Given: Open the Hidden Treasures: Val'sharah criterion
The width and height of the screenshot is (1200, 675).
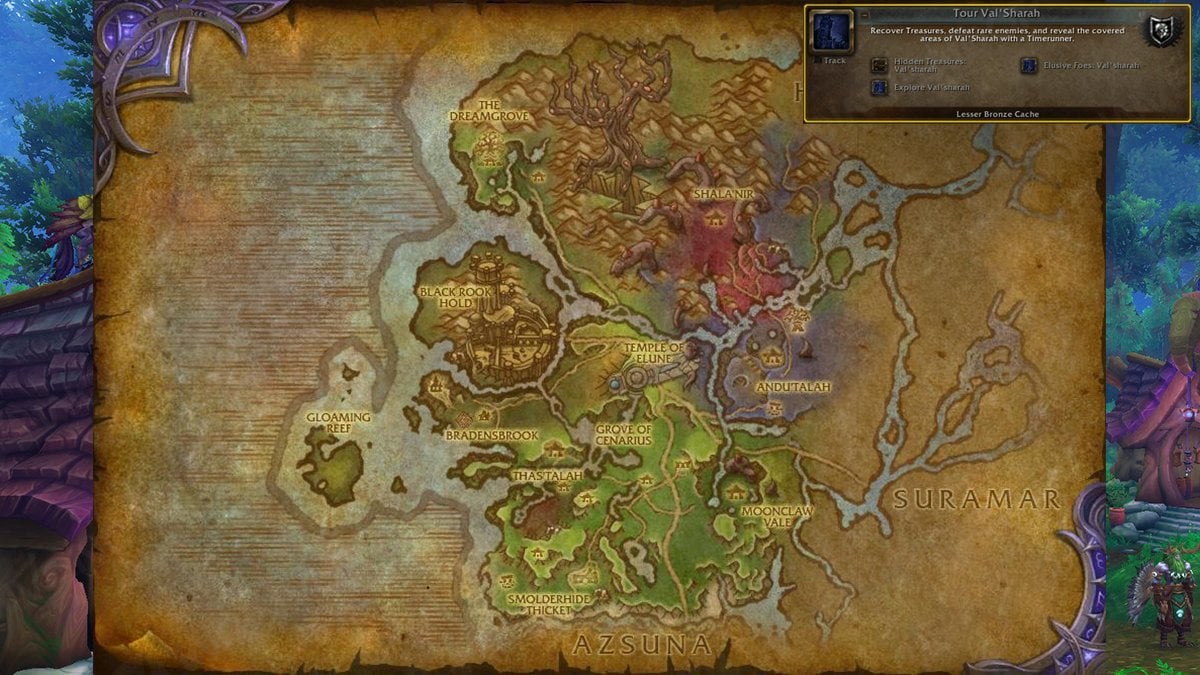Looking at the screenshot, I should pyautogui.click(x=879, y=65).
